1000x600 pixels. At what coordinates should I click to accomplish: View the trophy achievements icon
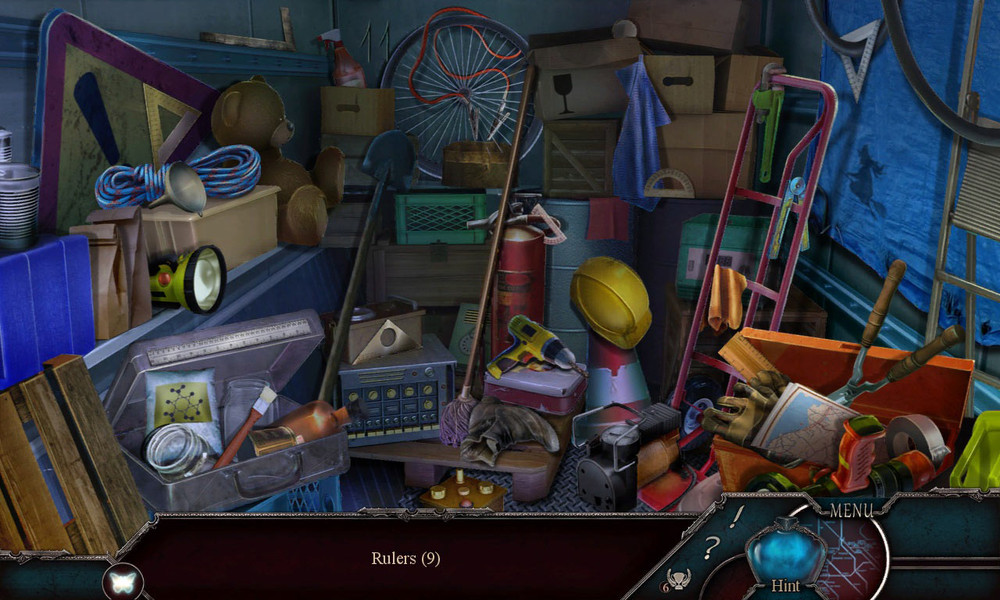point(681,578)
